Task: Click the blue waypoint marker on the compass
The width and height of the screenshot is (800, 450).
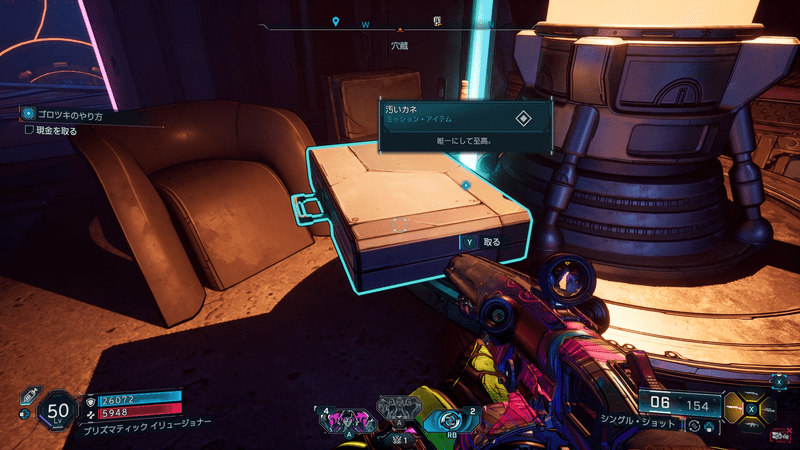Action: [x=336, y=21]
